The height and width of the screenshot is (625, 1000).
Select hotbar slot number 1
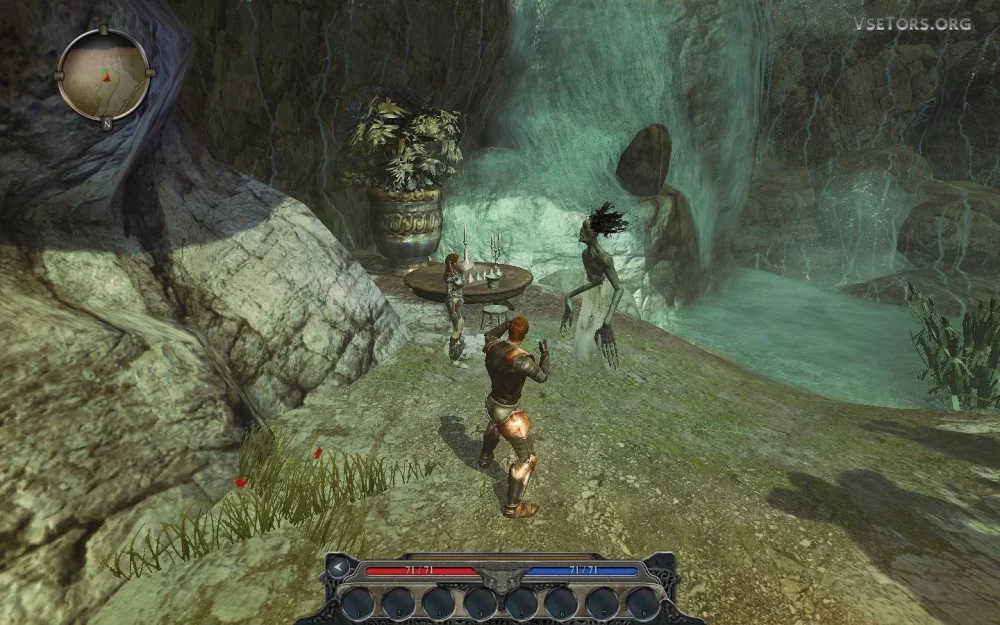click(356, 603)
